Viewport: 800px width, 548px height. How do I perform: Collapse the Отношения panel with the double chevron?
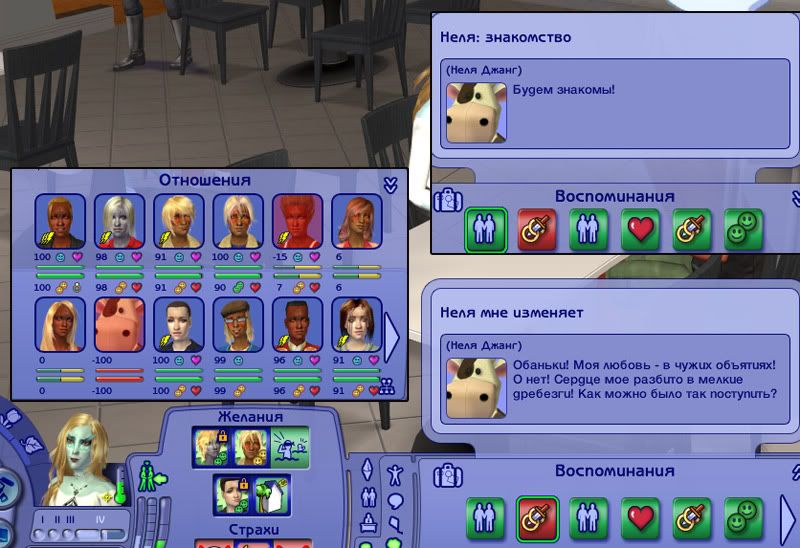[391, 184]
